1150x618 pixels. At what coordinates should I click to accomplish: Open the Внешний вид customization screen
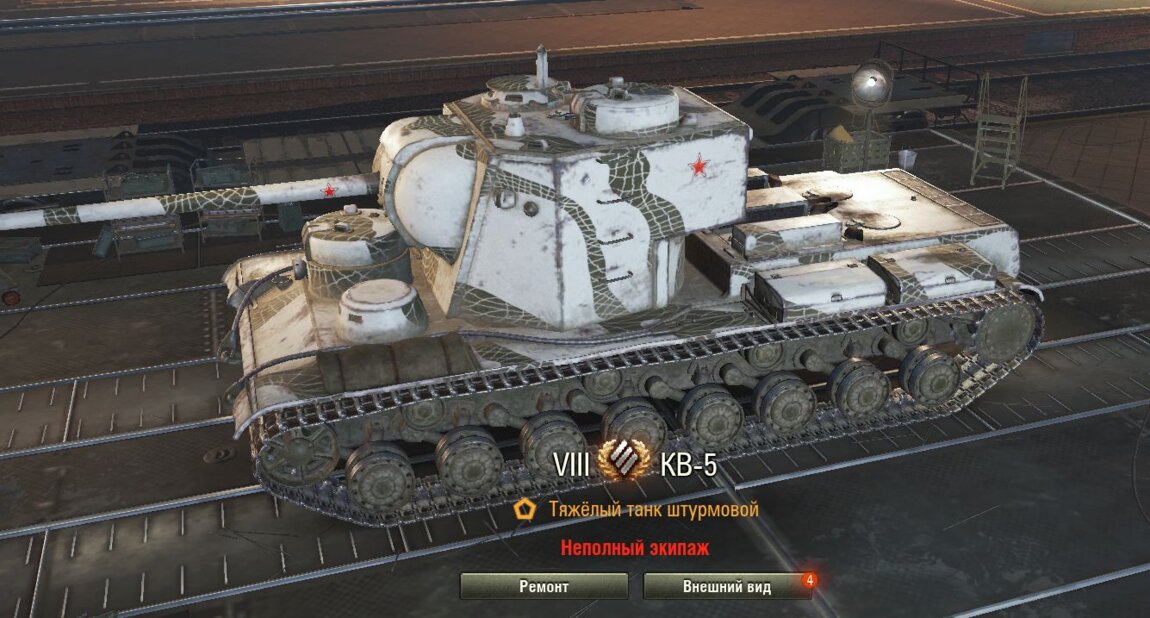tap(727, 586)
